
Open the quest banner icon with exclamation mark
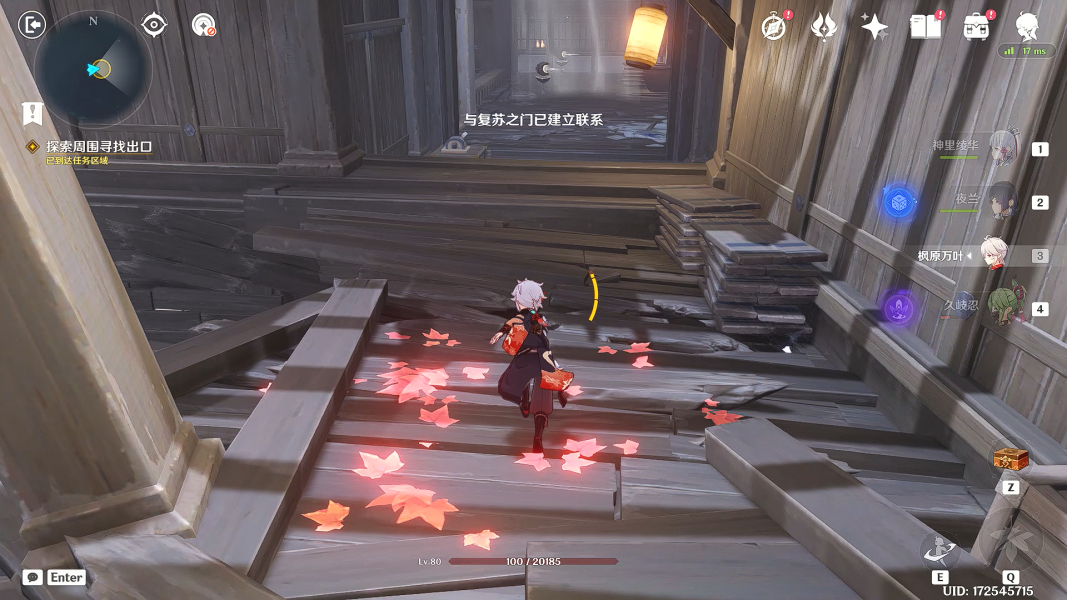tap(32, 113)
